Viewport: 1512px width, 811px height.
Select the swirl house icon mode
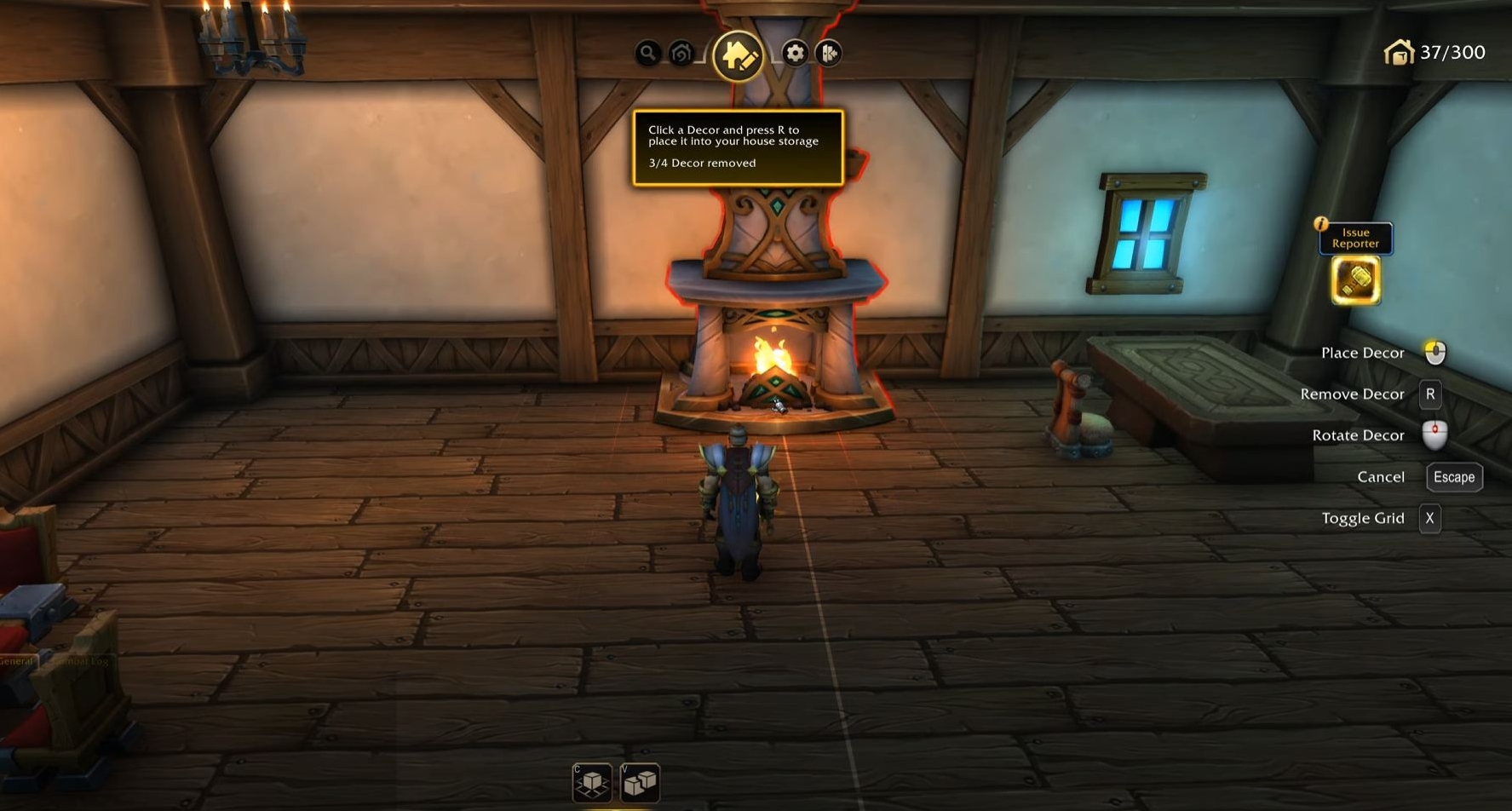click(x=681, y=54)
